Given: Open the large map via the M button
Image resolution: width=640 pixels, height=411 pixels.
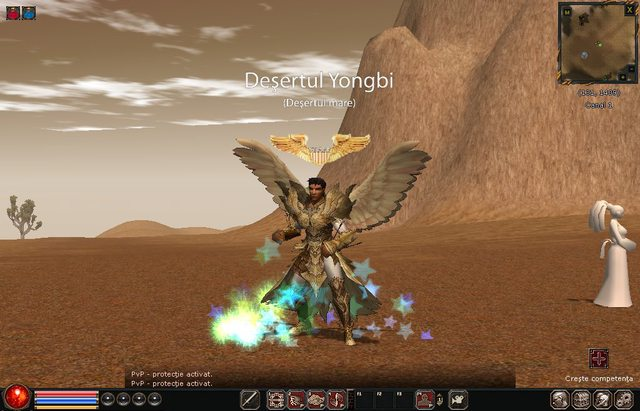Looking at the screenshot, I should pos(567,12).
